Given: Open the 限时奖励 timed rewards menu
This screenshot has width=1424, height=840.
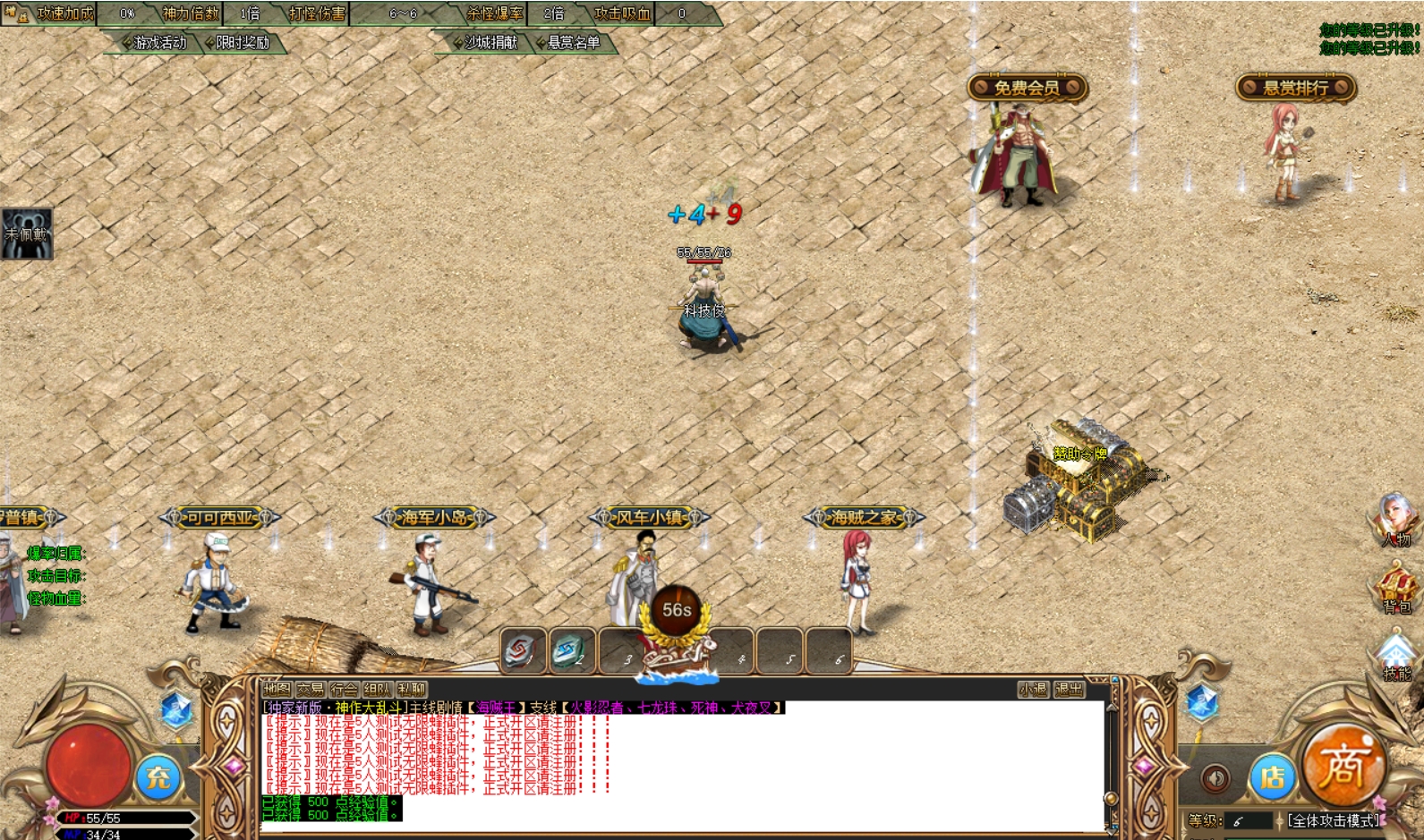Looking at the screenshot, I should point(241,43).
